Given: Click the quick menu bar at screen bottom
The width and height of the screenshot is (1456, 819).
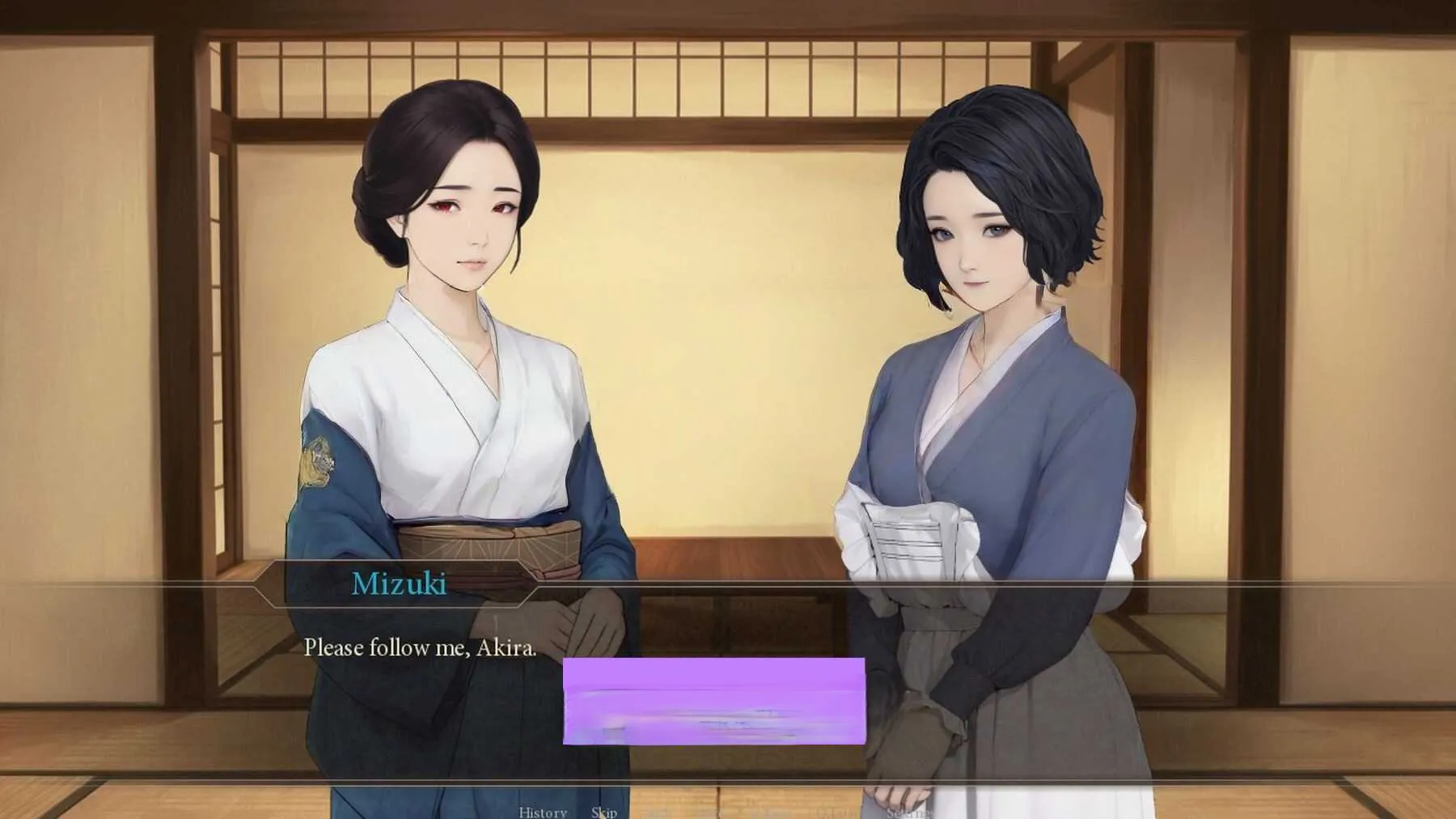Looking at the screenshot, I should [728, 812].
